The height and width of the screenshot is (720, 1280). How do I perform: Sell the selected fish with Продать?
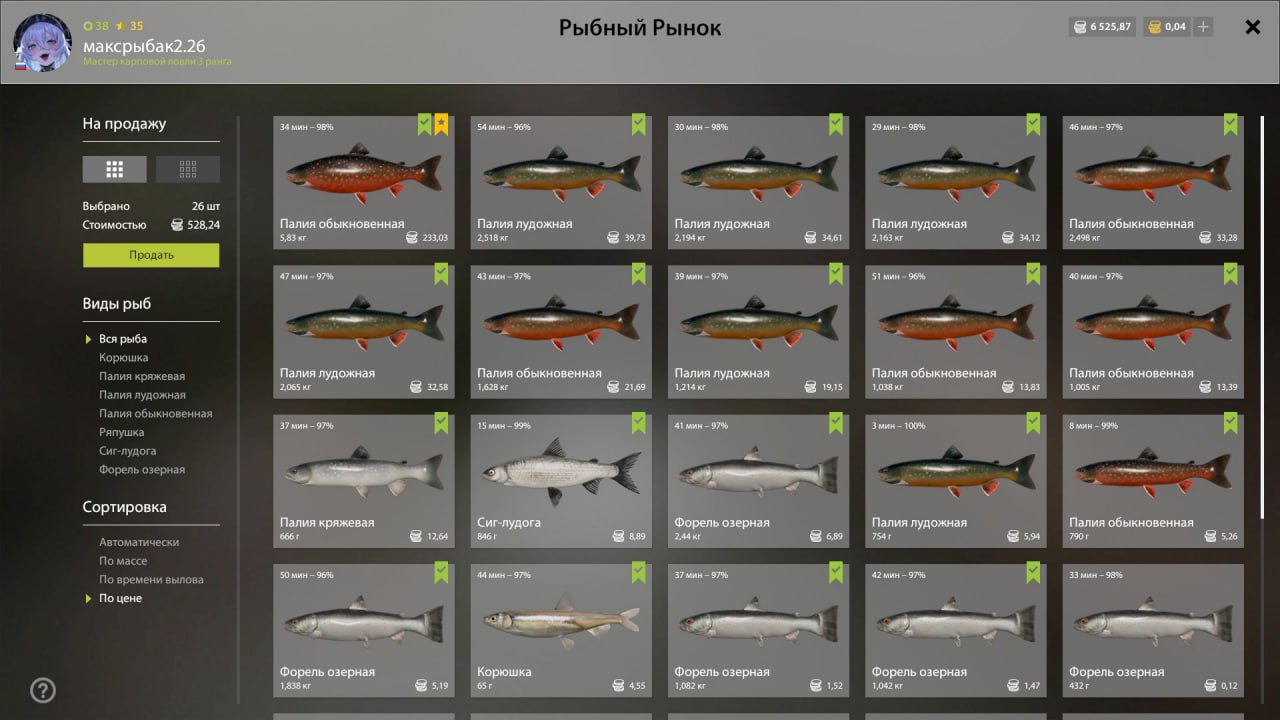[x=151, y=255]
